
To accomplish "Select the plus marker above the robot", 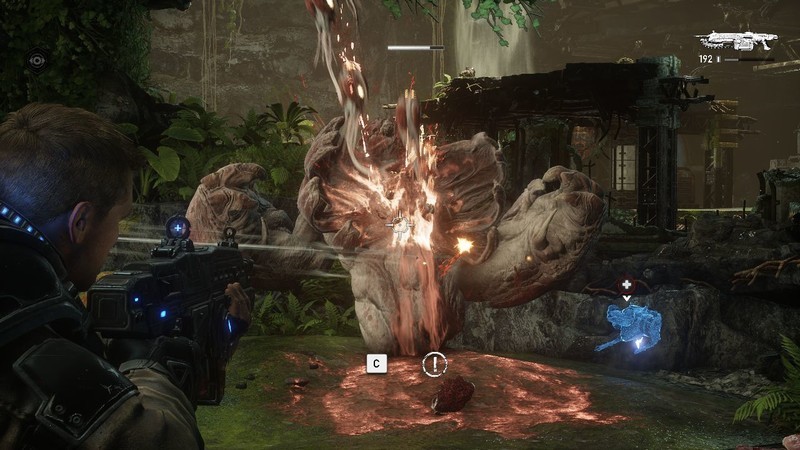I will pos(627,285).
